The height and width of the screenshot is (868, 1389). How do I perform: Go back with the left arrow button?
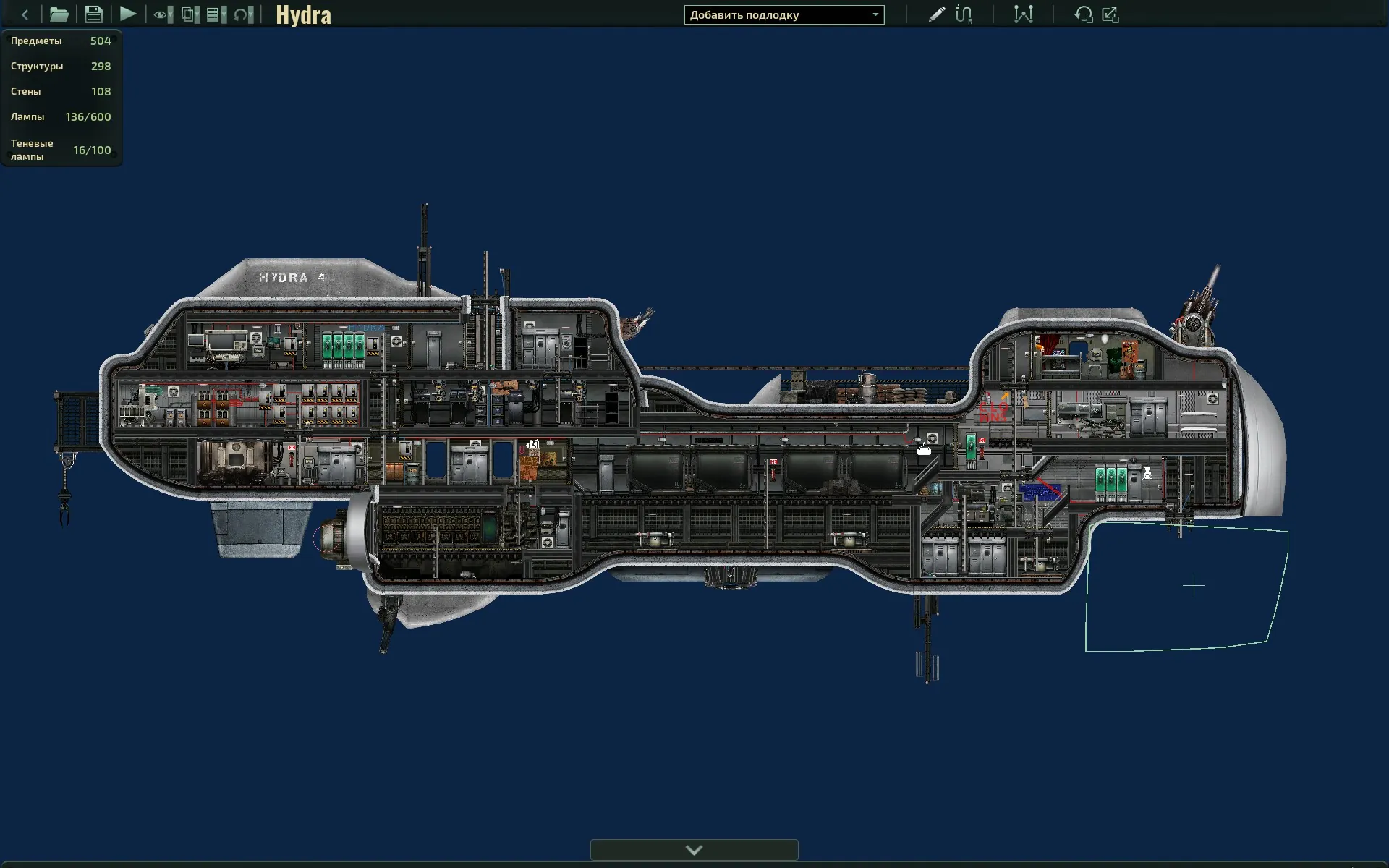[x=25, y=14]
